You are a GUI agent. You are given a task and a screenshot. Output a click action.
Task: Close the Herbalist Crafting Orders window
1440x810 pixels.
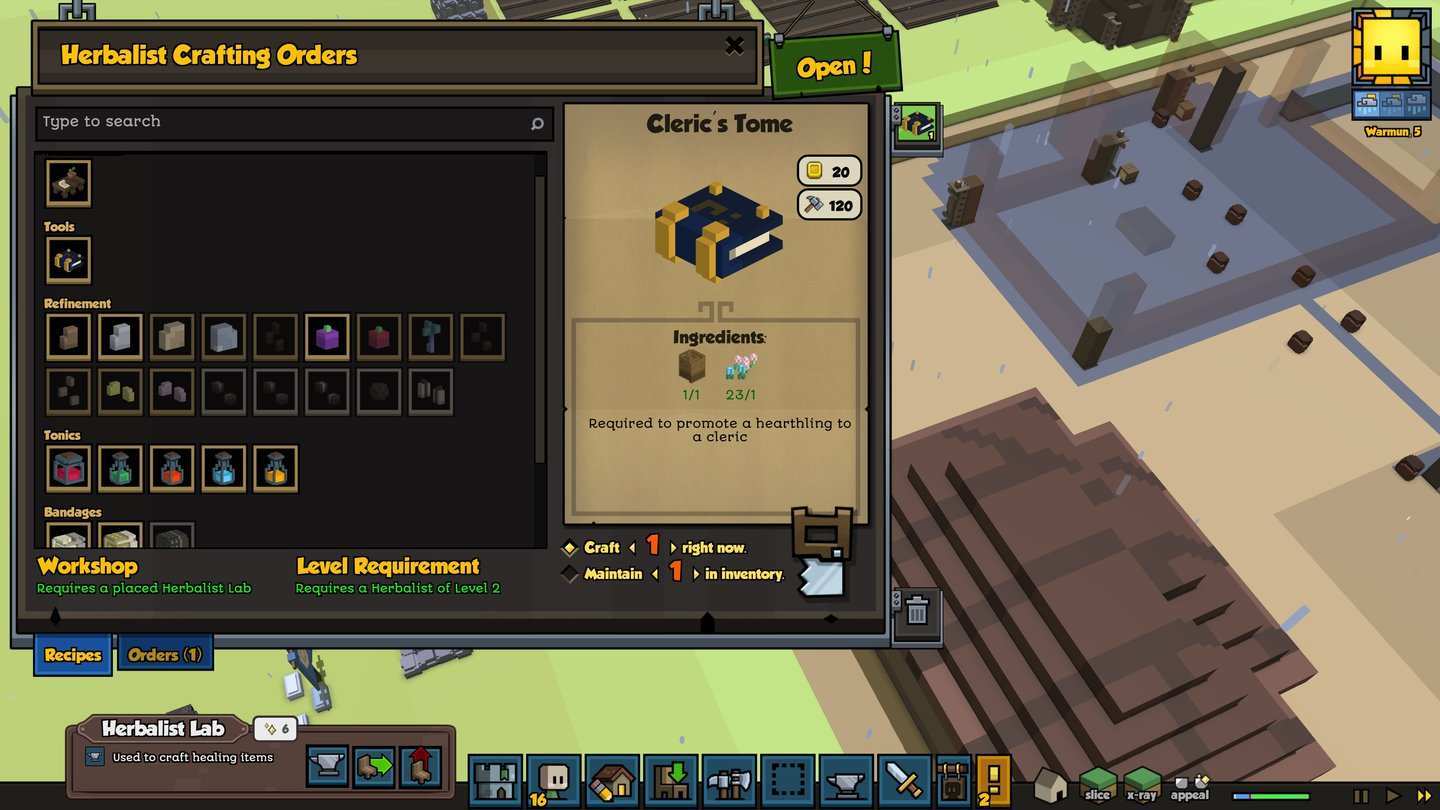[734, 45]
